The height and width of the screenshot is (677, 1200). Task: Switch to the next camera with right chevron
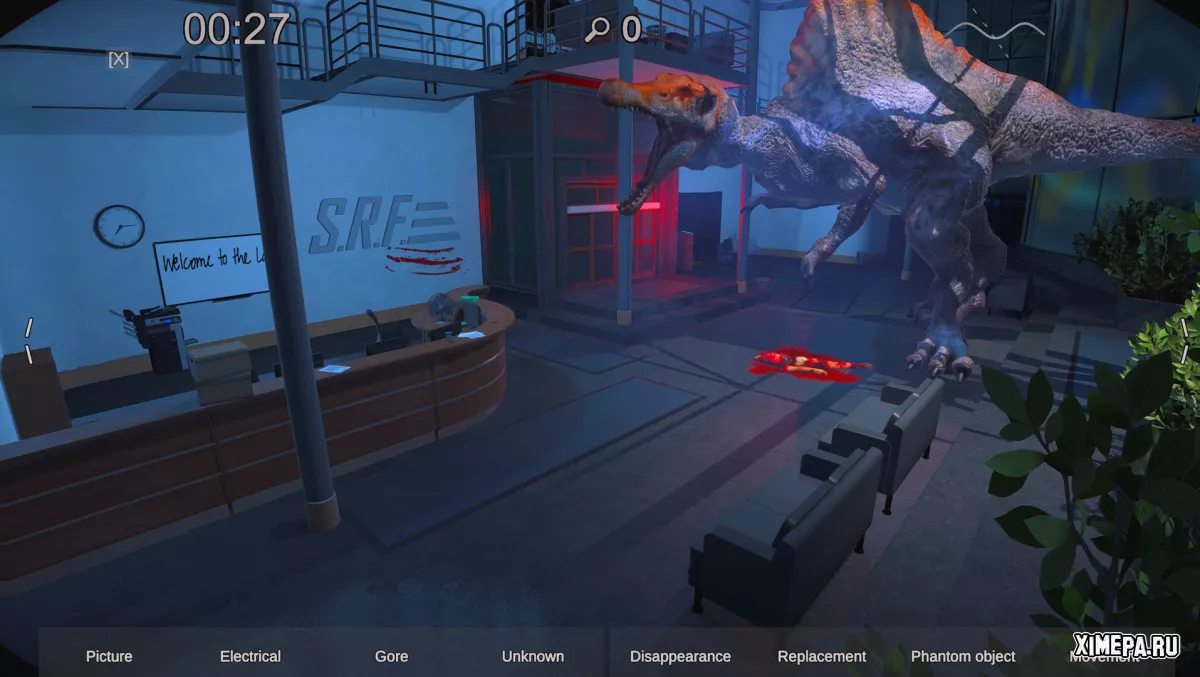pyautogui.click(x=1185, y=340)
